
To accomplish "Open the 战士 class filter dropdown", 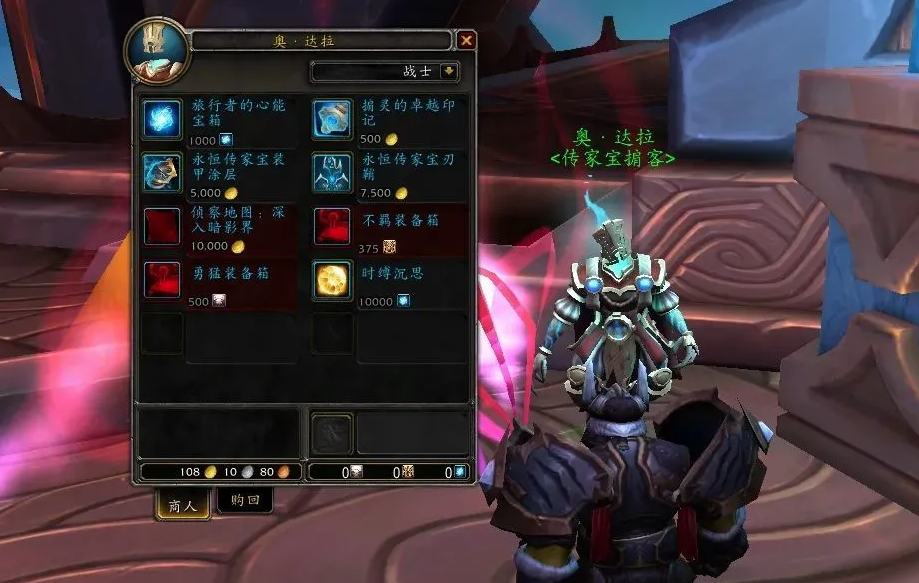I will pyautogui.click(x=449, y=72).
